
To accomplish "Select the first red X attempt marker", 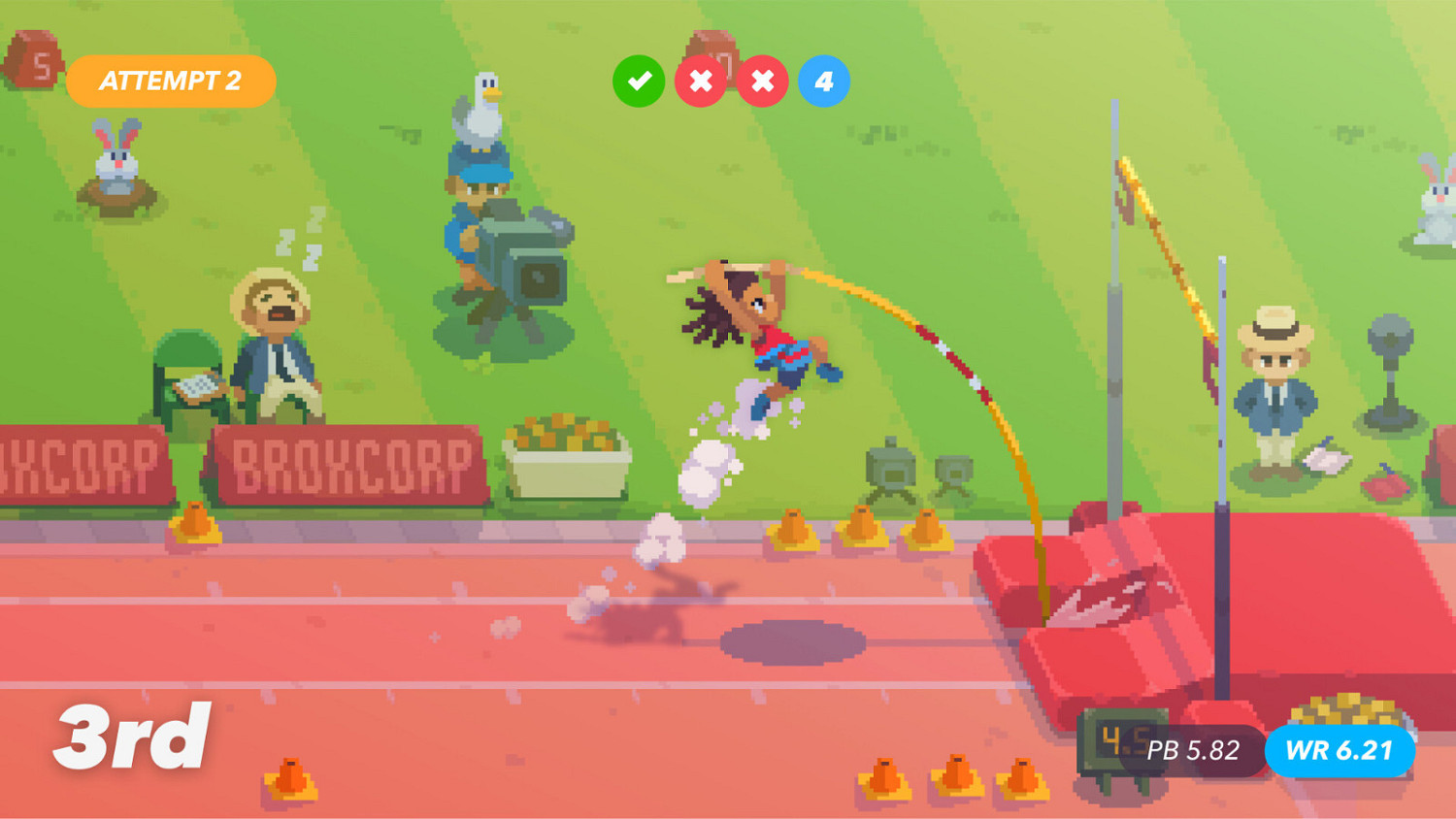I will (x=701, y=81).
